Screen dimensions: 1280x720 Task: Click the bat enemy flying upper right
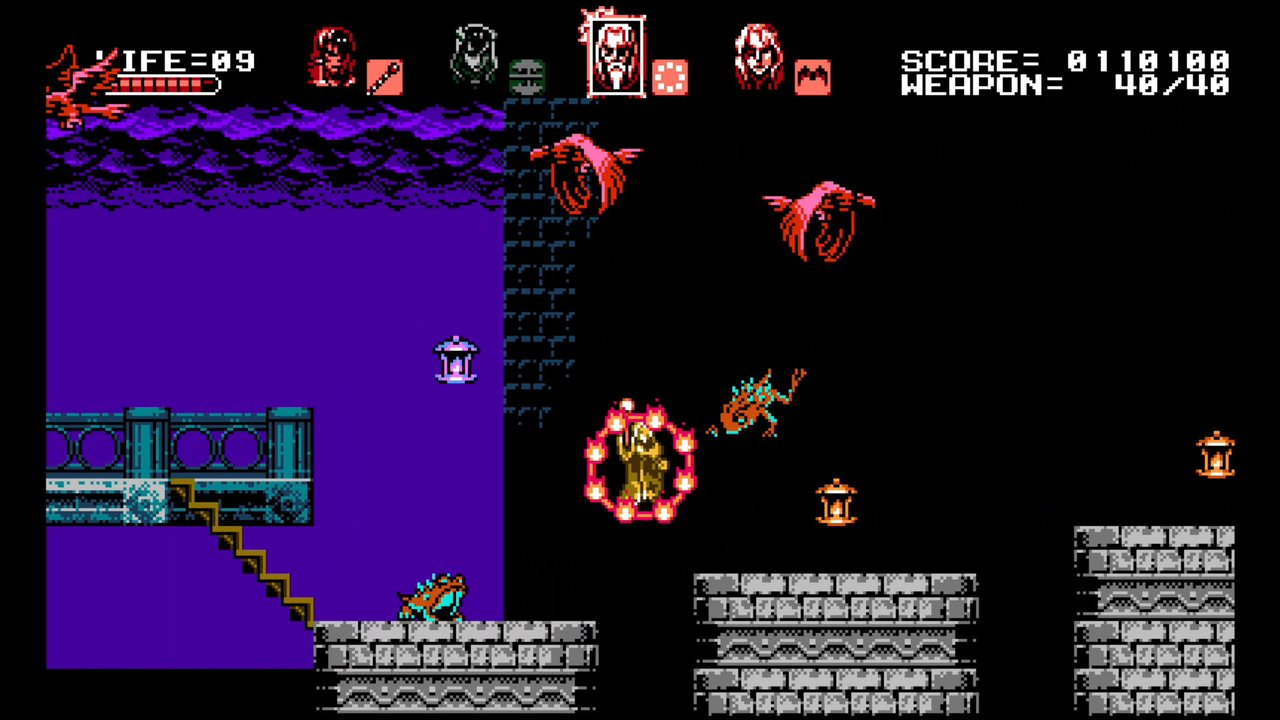point(820,218)
